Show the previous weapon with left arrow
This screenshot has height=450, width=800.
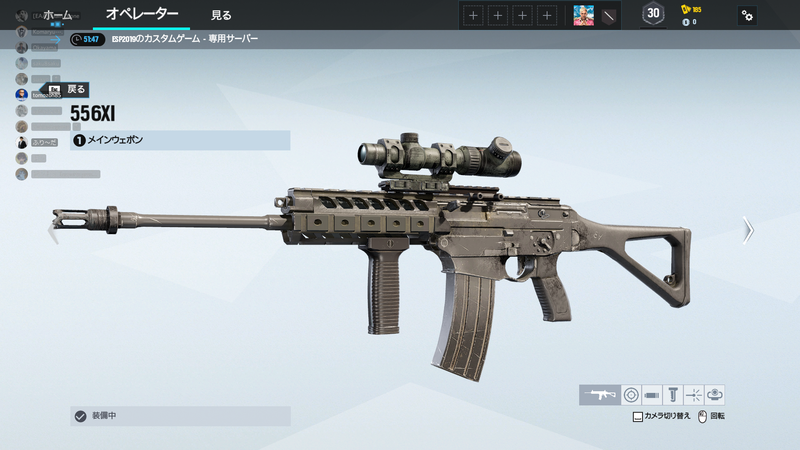point(55,231)
